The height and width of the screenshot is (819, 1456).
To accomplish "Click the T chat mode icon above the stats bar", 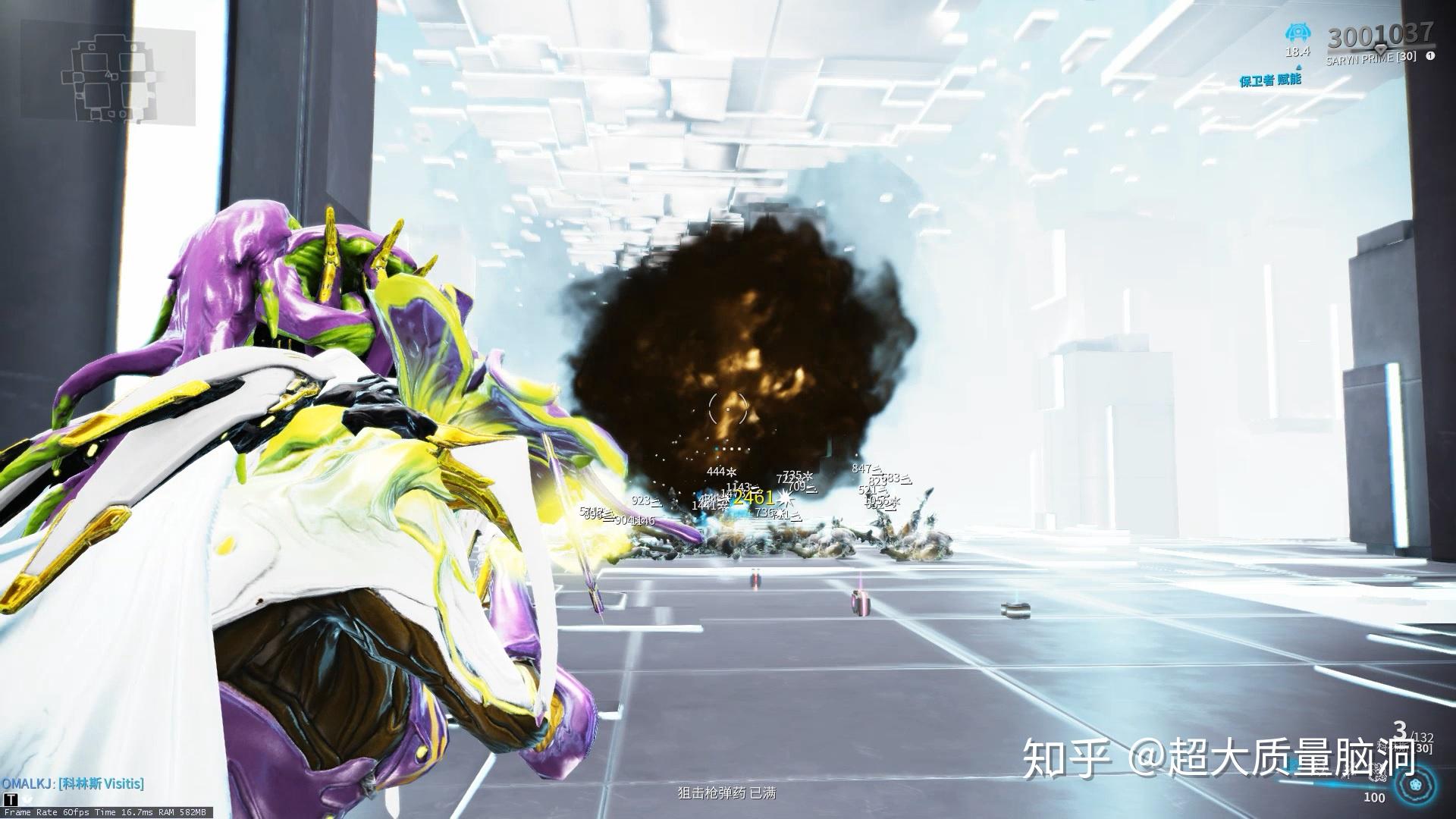I will tap(11, 799).
